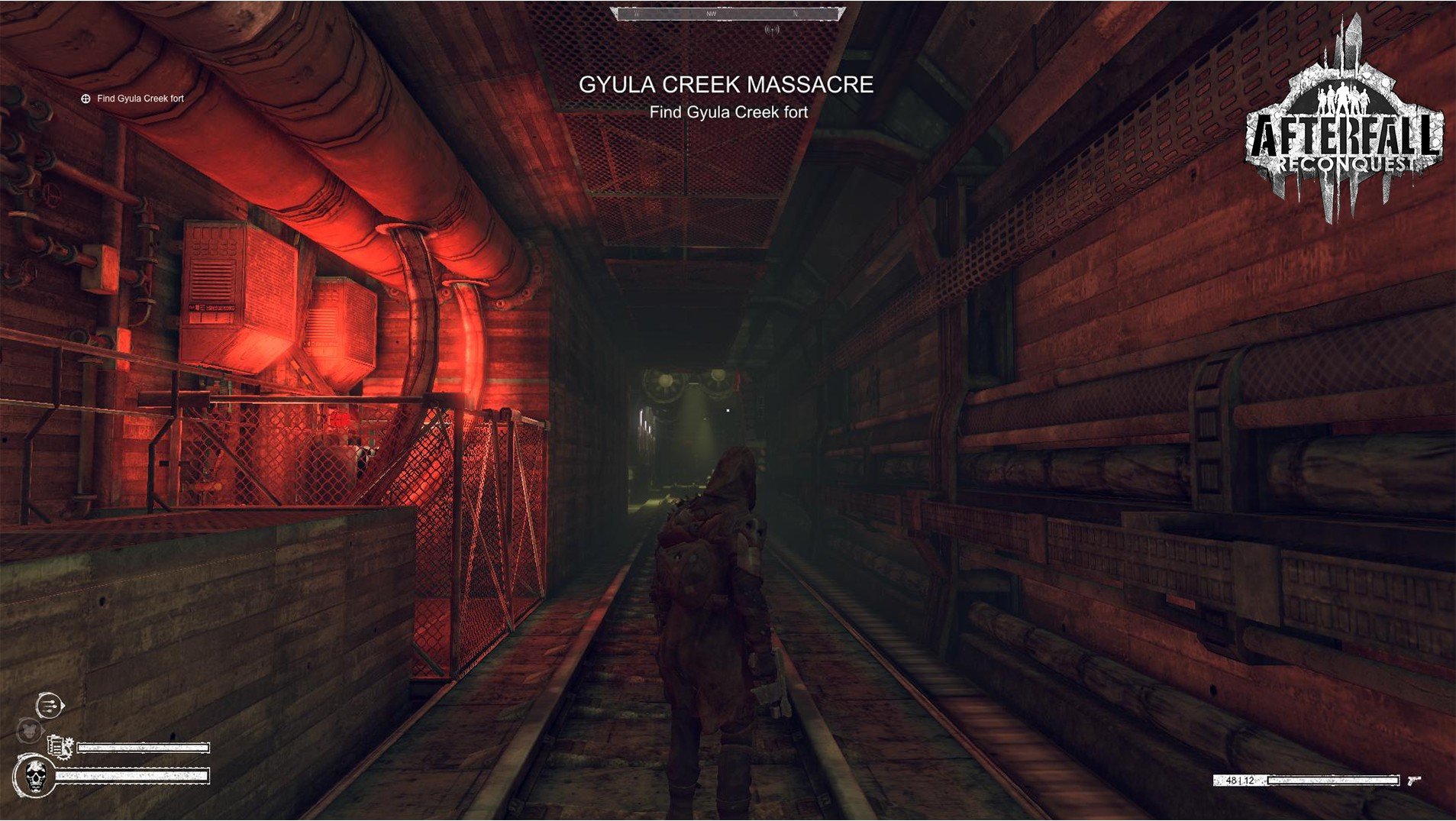
Task: Activate the three-dart ability icon
Action: (x=50, y=705)
